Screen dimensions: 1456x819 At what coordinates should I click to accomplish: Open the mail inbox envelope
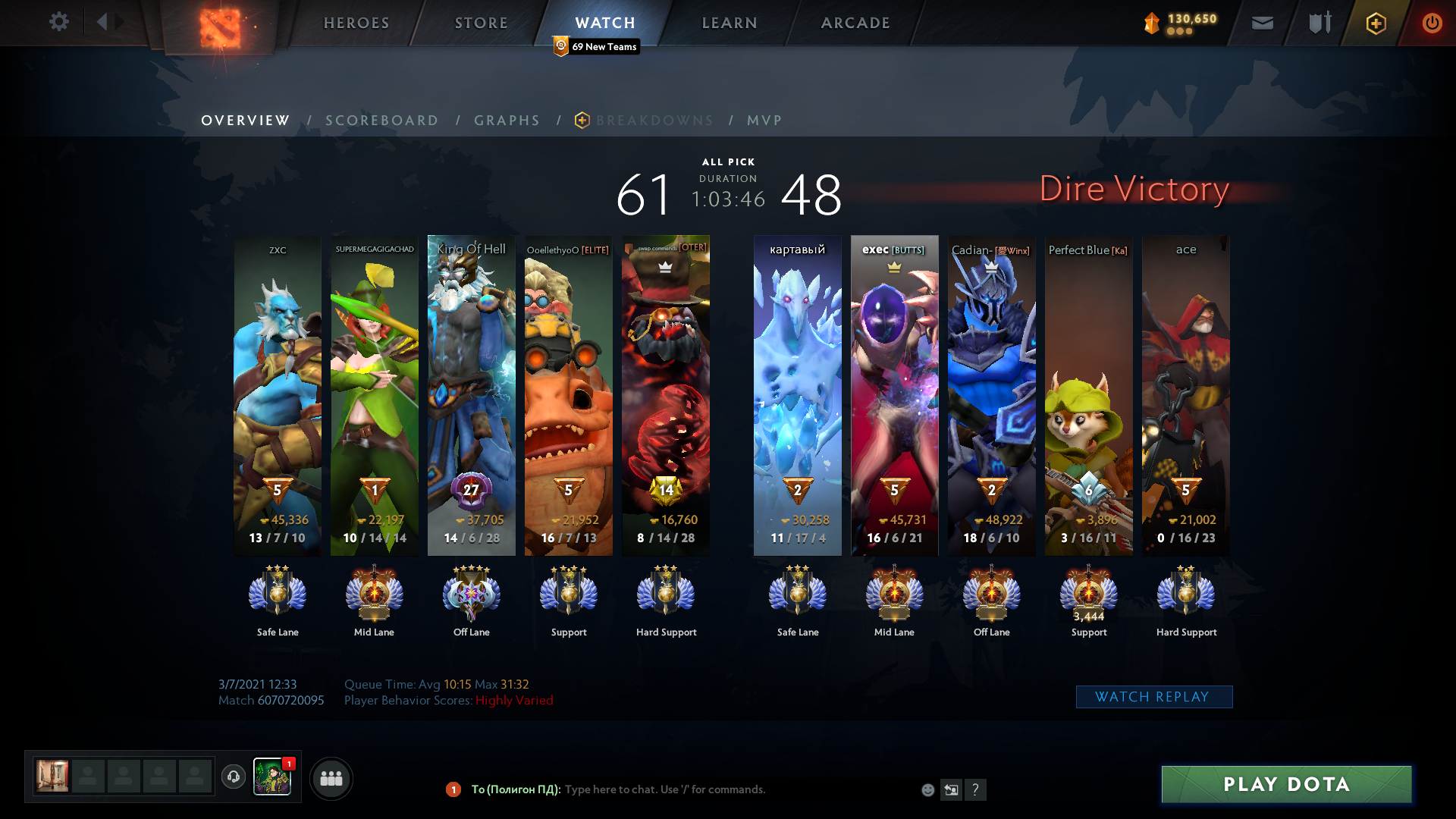pyautogui.click(x=1262, y=24)
